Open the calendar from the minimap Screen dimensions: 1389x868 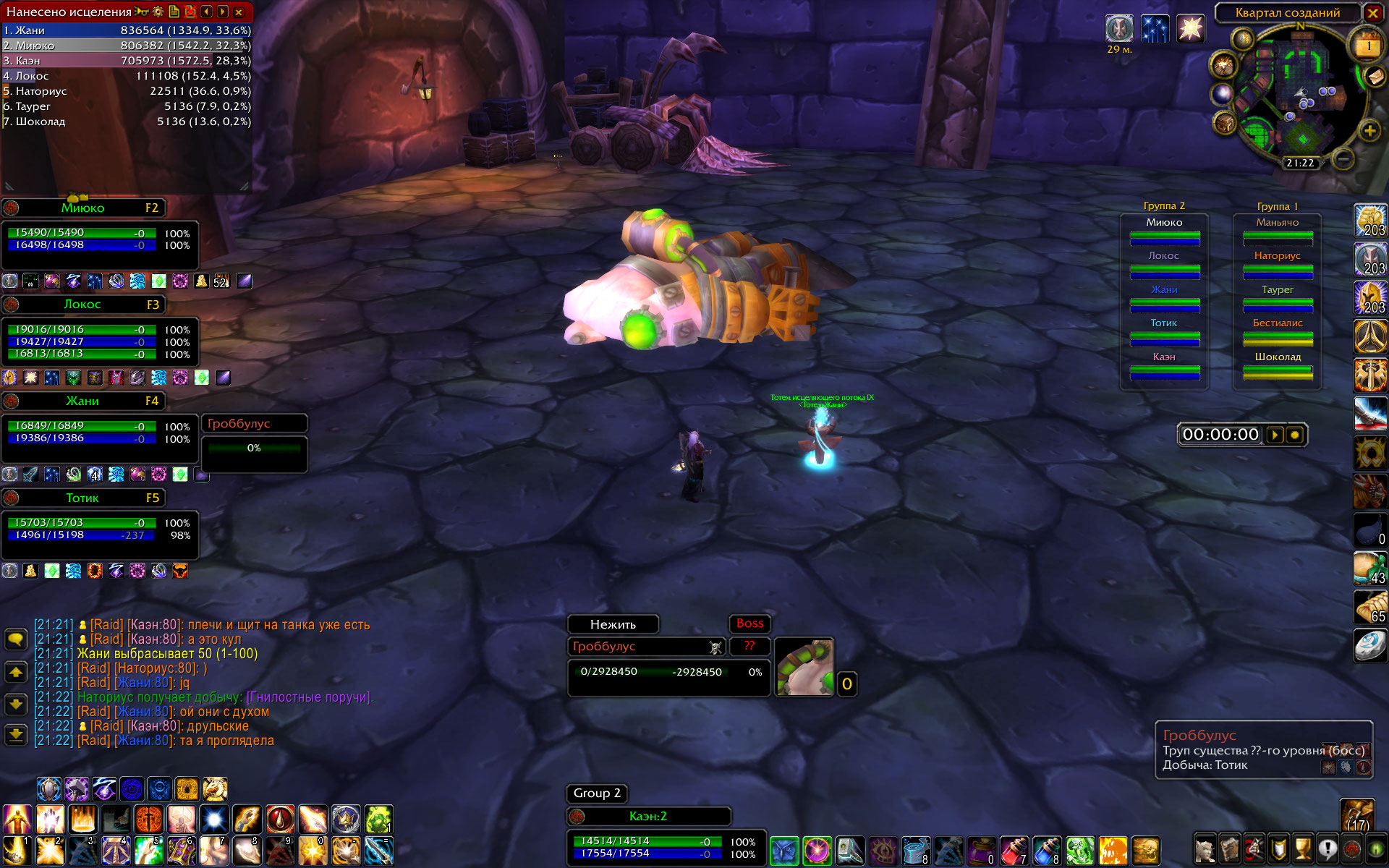point(1367,46)
